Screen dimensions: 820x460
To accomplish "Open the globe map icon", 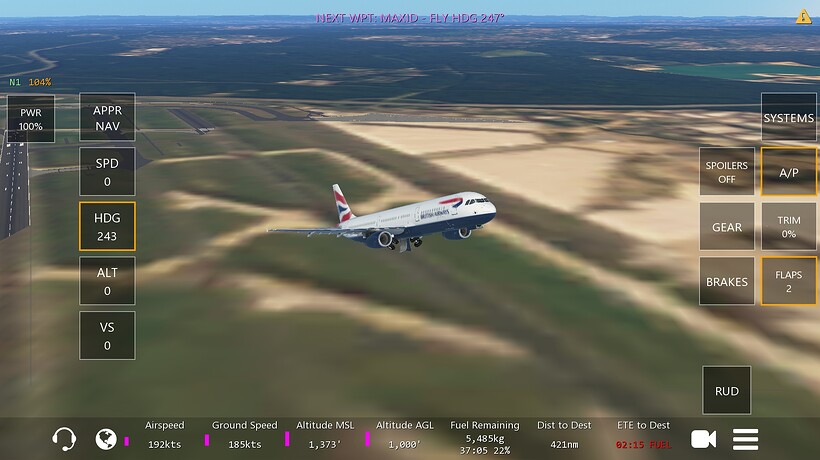I will tap(106, 439).
